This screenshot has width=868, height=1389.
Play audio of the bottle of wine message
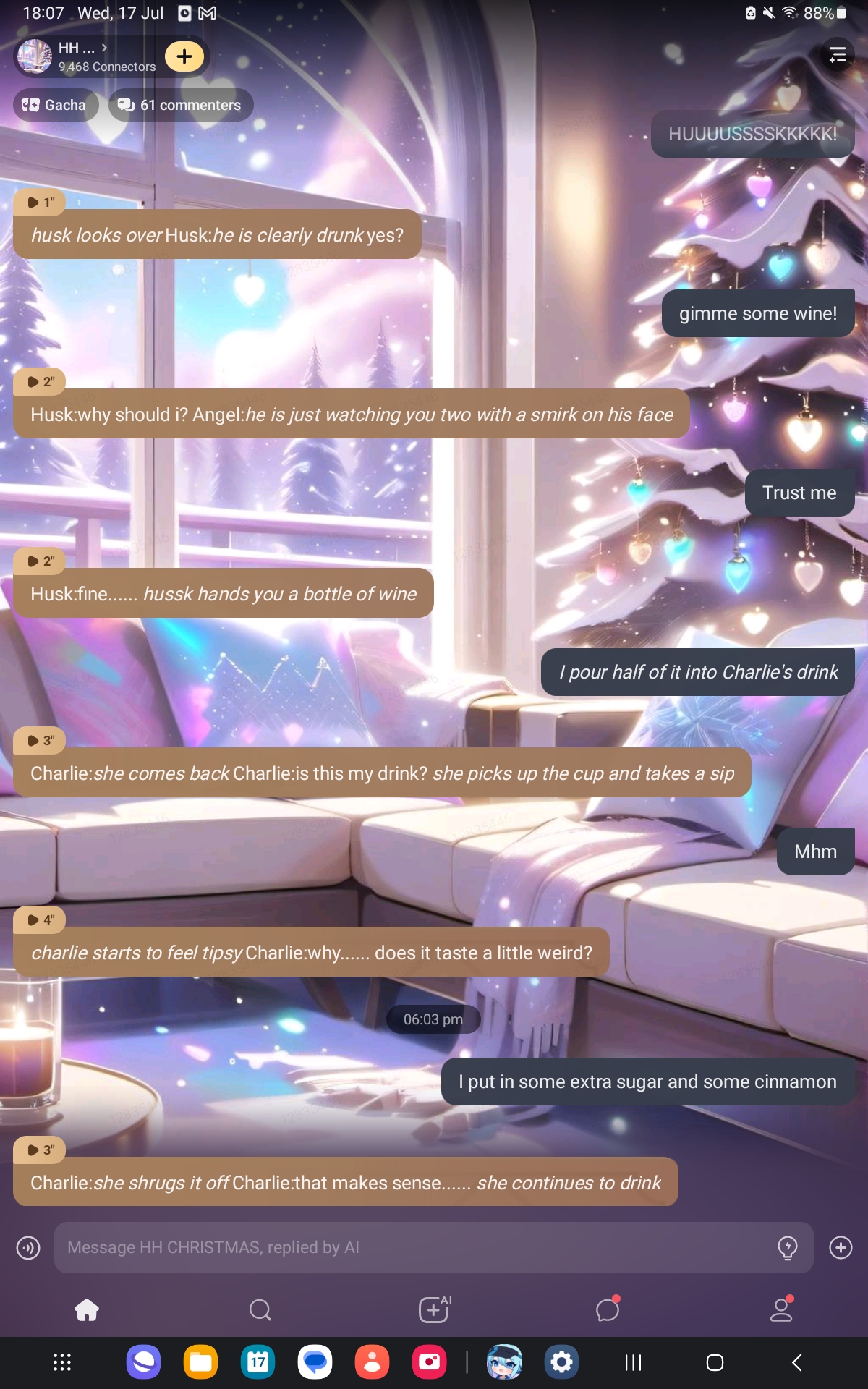(x=40, y=561)
